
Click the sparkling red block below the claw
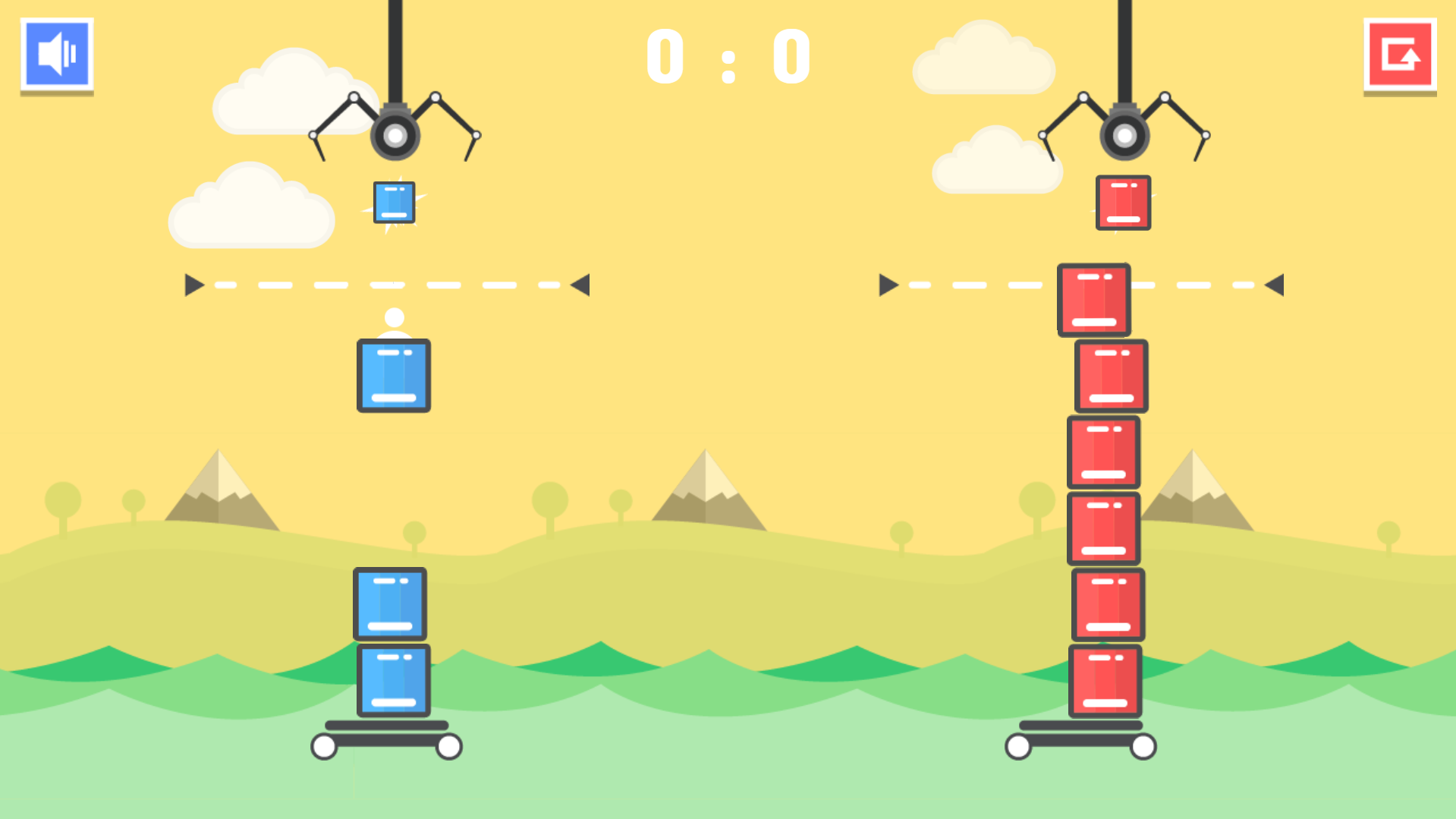[1124, 202]
